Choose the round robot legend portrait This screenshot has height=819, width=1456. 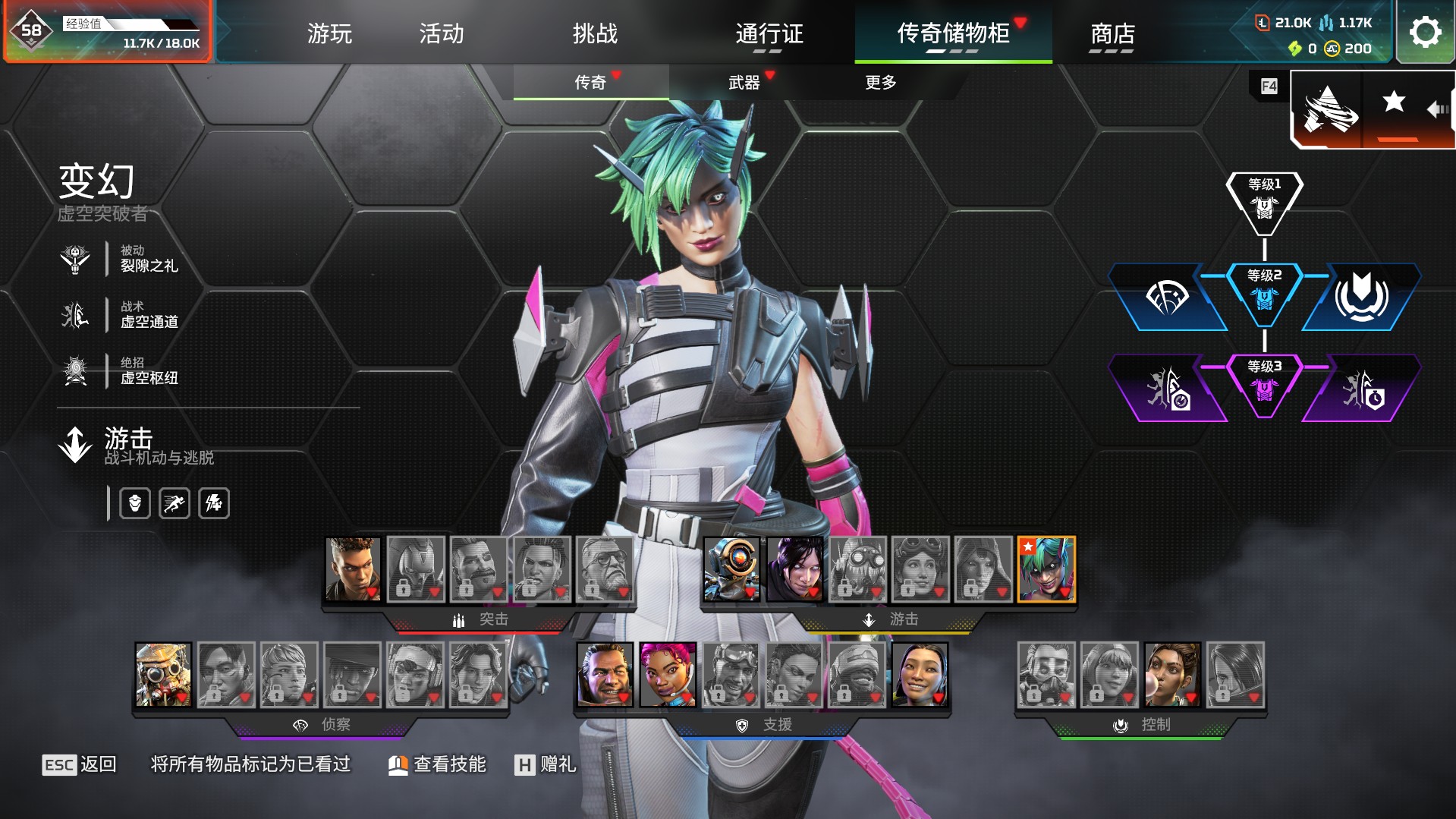tap(731, 569)
